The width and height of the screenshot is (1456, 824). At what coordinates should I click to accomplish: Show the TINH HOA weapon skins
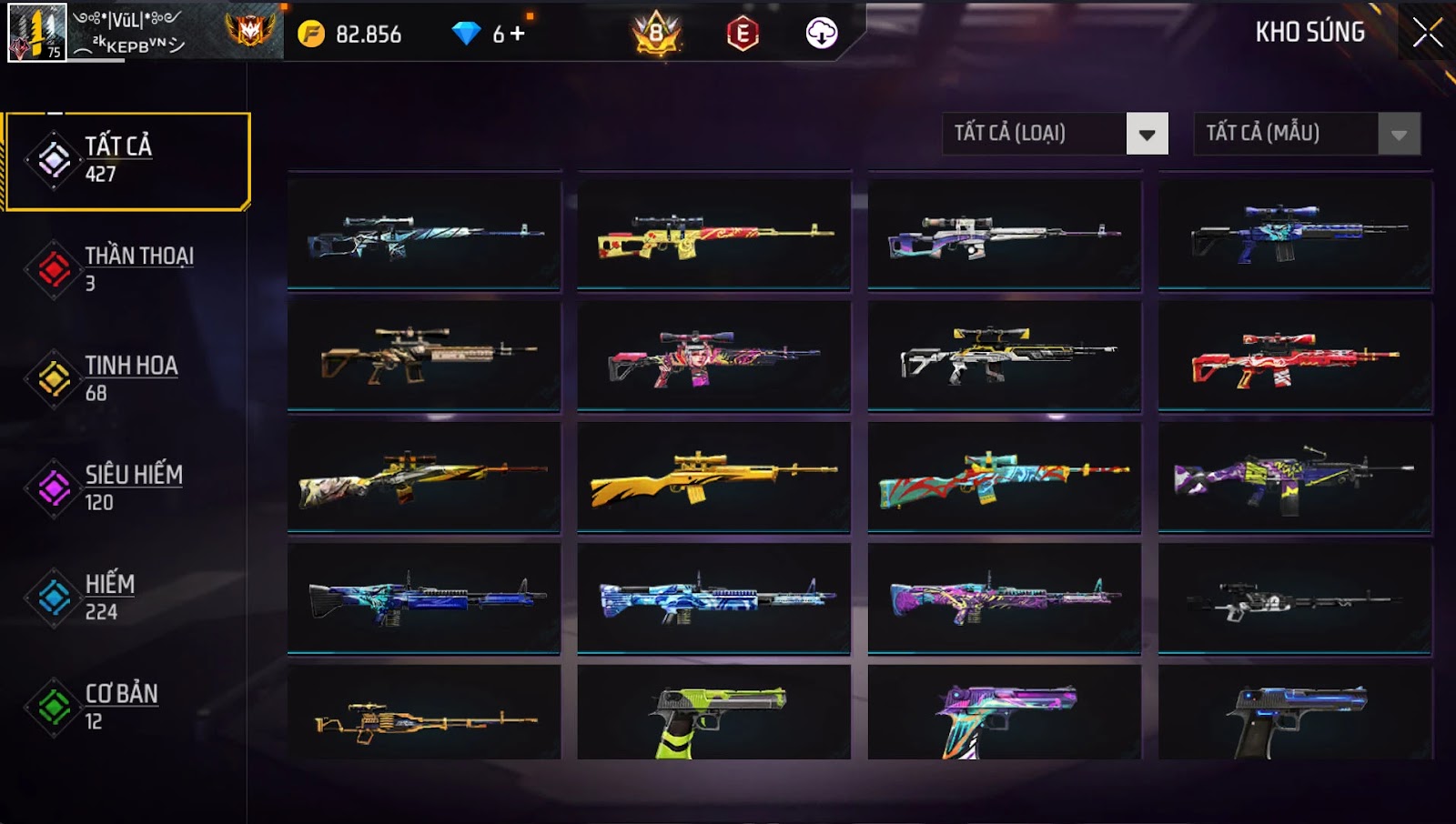pyautogui.click(x=127, y=378)
